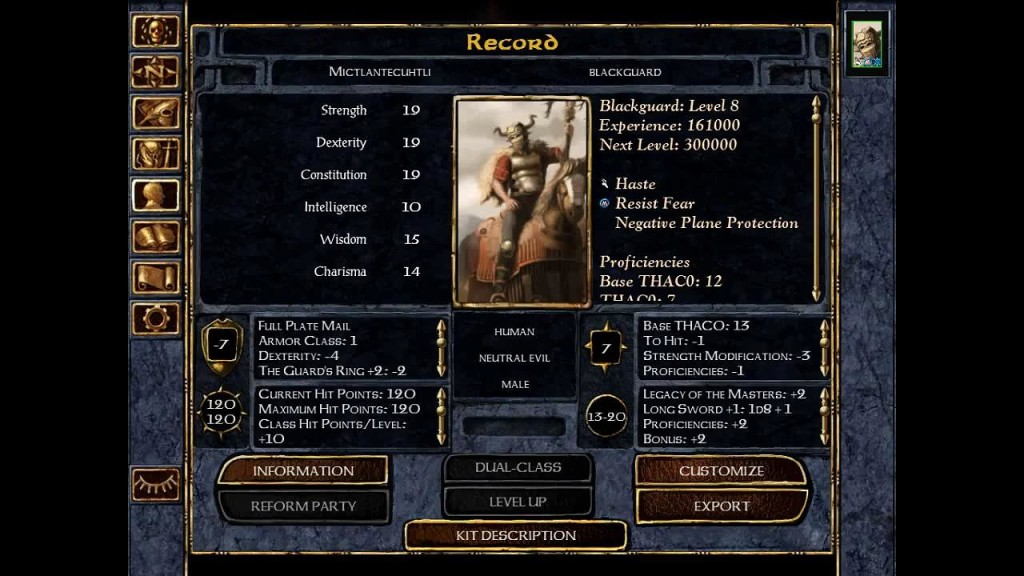Open the journal quill icon
This screenshot has width=1024, height=576.
coord(156,113)
